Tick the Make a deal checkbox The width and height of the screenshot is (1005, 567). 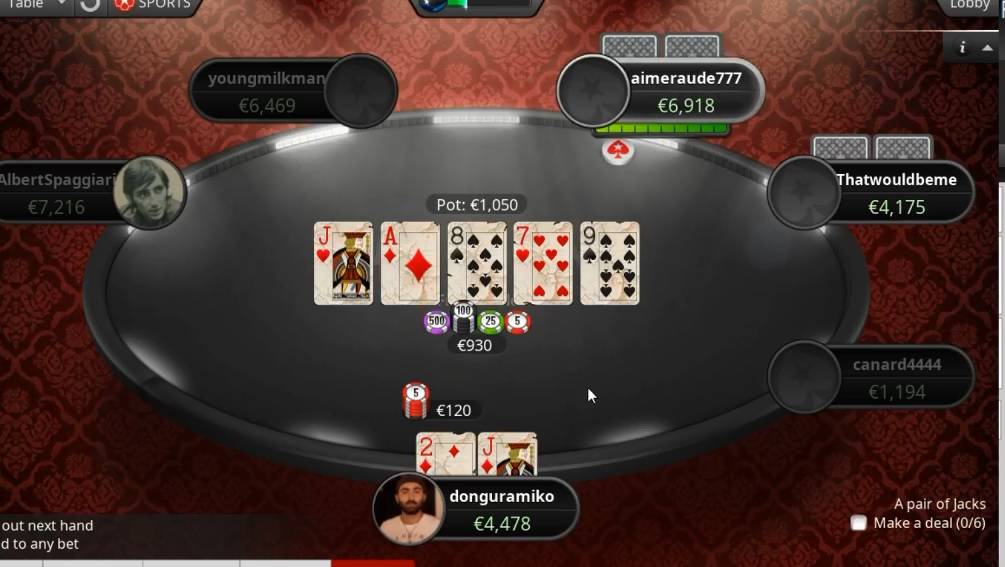[858, 523]
